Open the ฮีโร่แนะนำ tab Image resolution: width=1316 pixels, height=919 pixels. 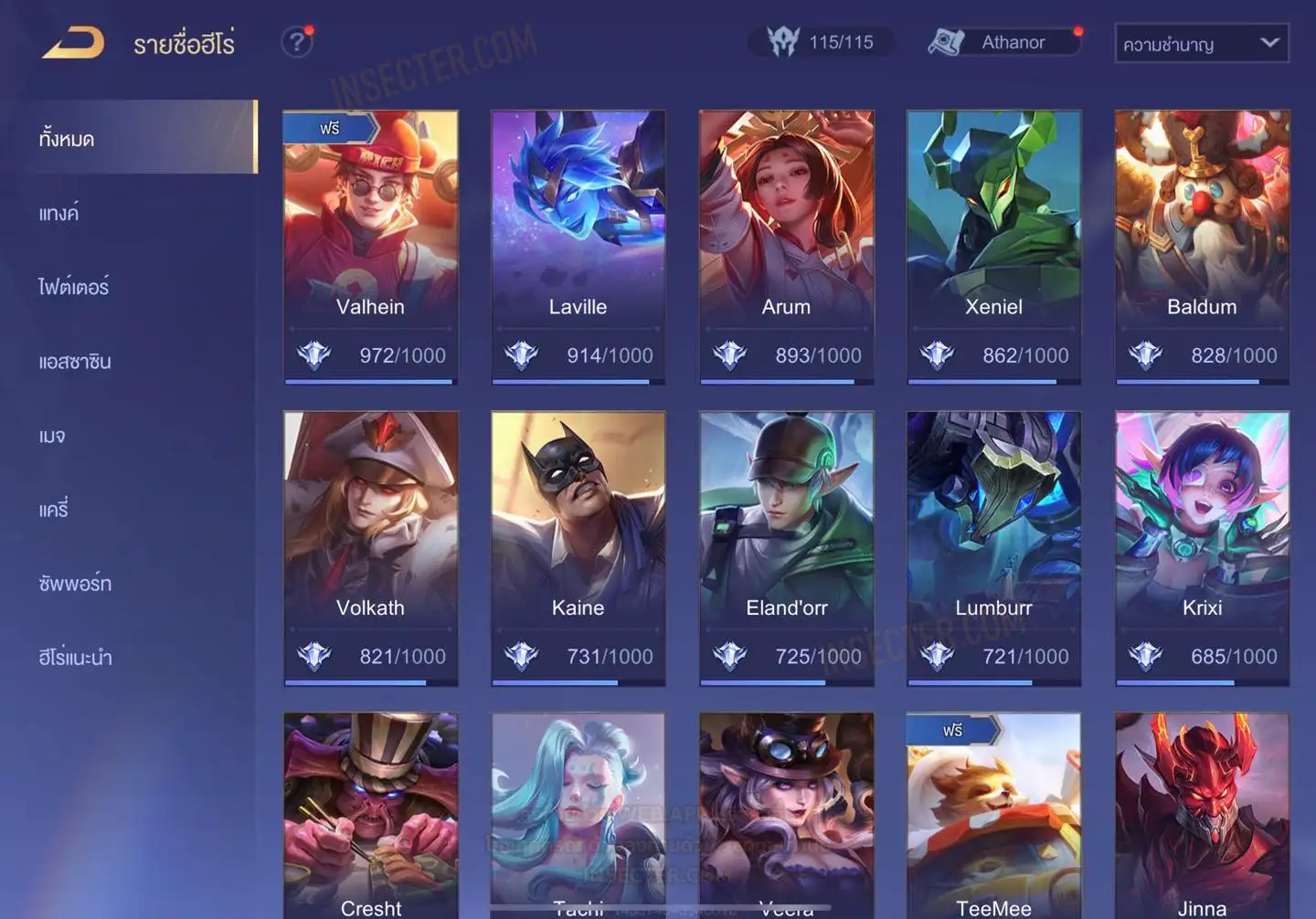pyautogui.click(x=75, y=658)
